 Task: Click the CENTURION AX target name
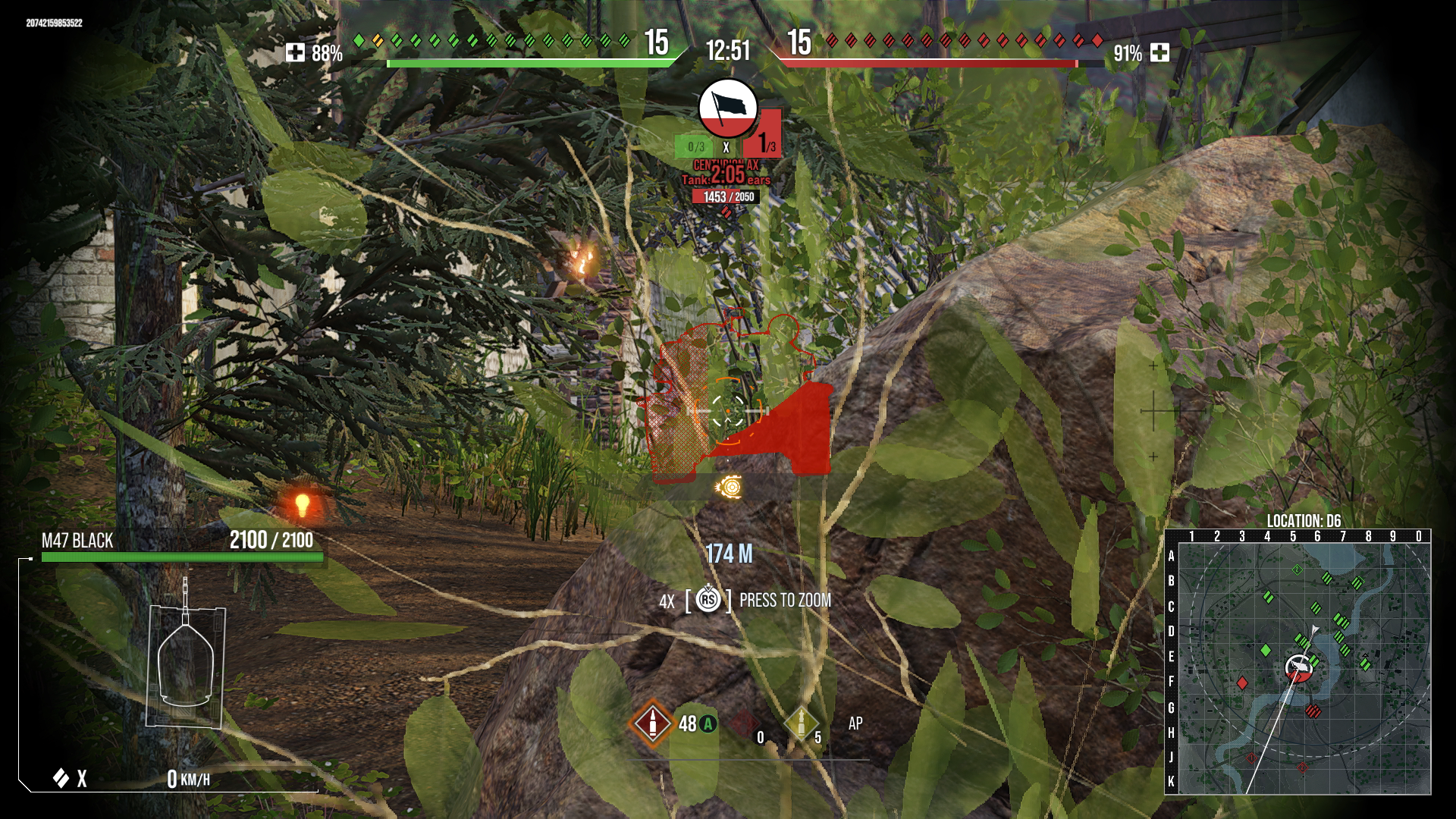(726, 163)
